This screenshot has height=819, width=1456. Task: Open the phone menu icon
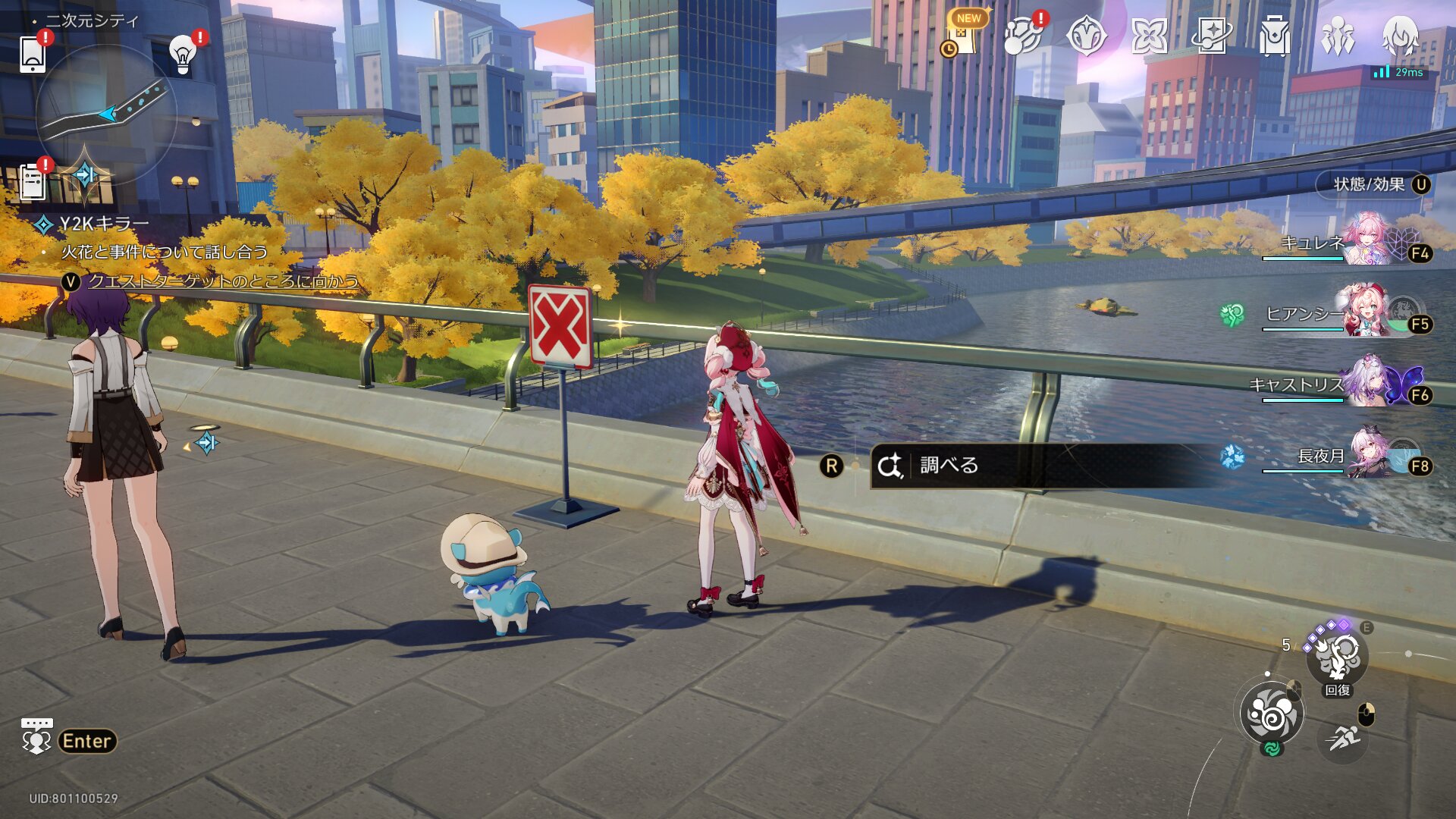(33, 53)
